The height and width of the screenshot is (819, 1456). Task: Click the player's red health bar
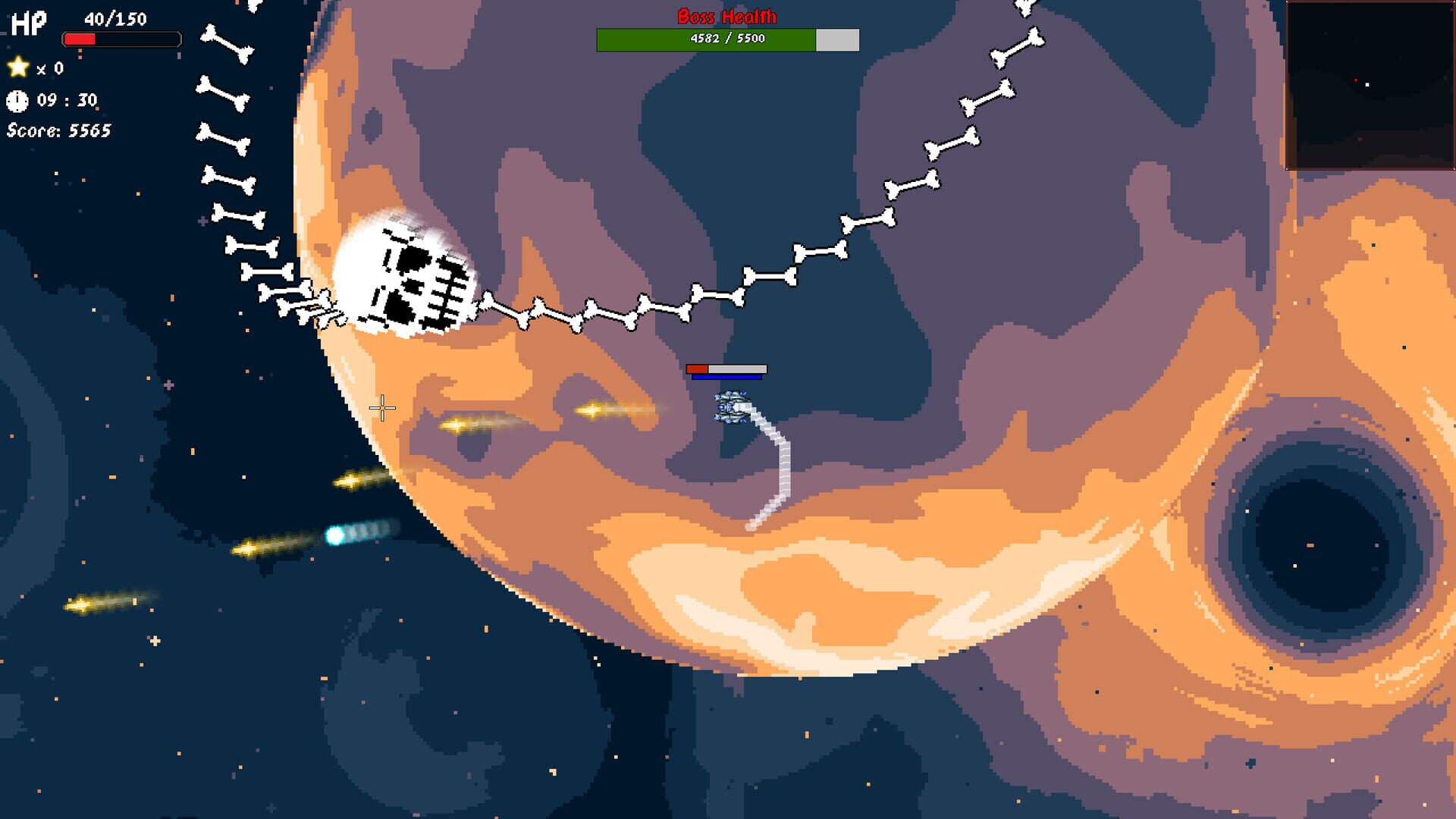pyautogui.click(x=695, y=370)
